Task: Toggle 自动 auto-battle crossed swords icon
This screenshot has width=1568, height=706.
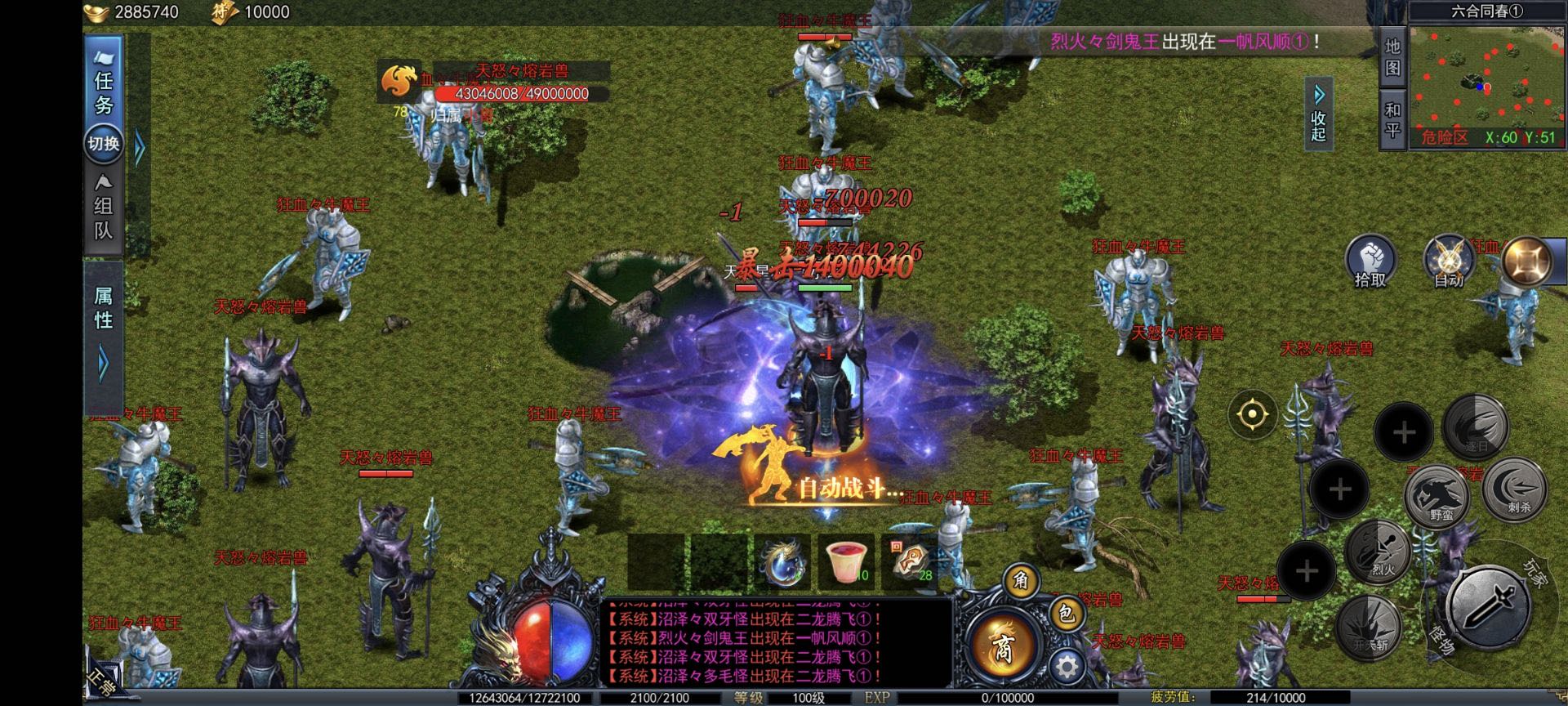Action: (1449, 261)
